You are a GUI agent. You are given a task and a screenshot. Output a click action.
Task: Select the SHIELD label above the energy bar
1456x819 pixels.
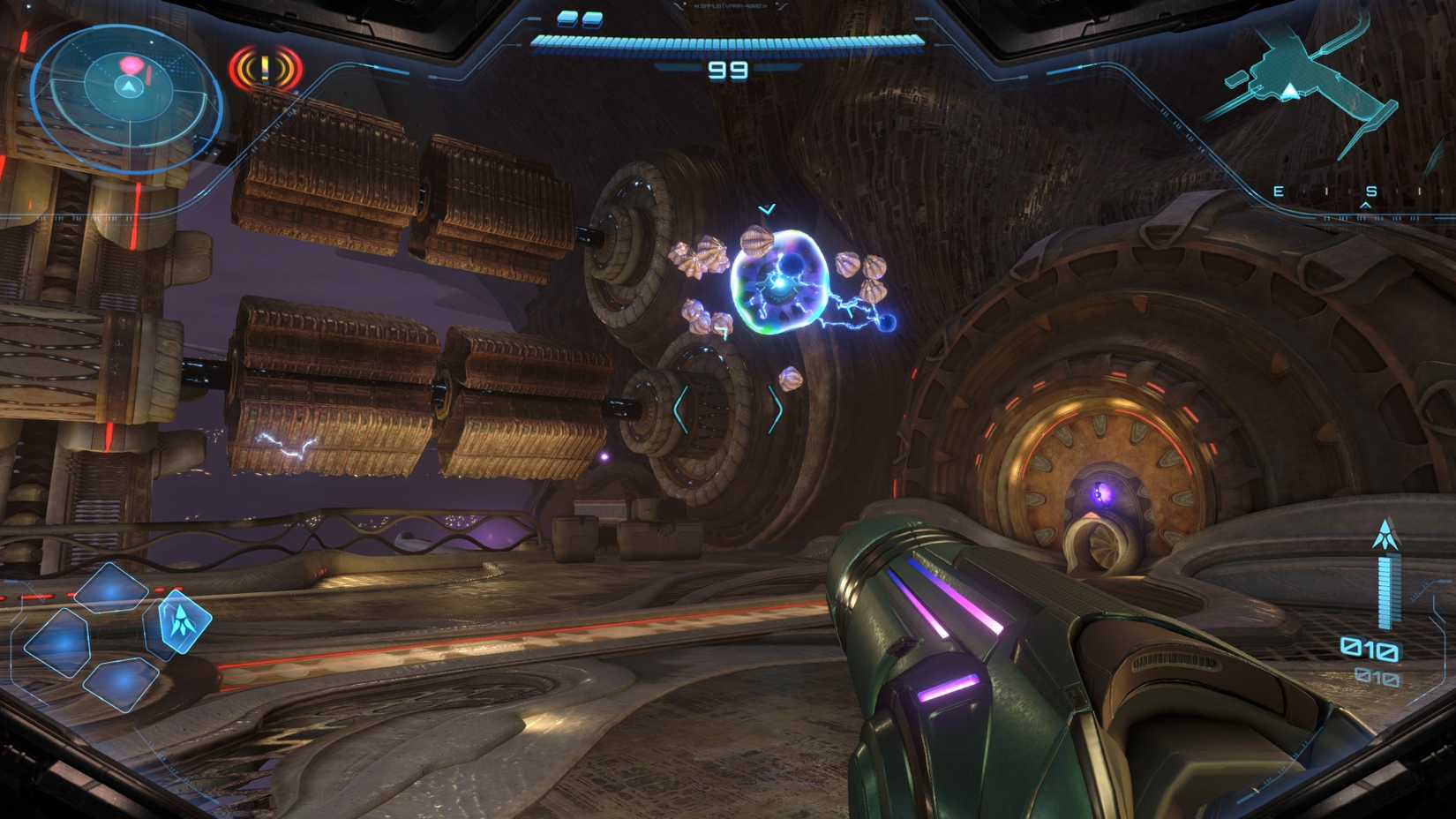pyautogui.click(x=730, y=6)
